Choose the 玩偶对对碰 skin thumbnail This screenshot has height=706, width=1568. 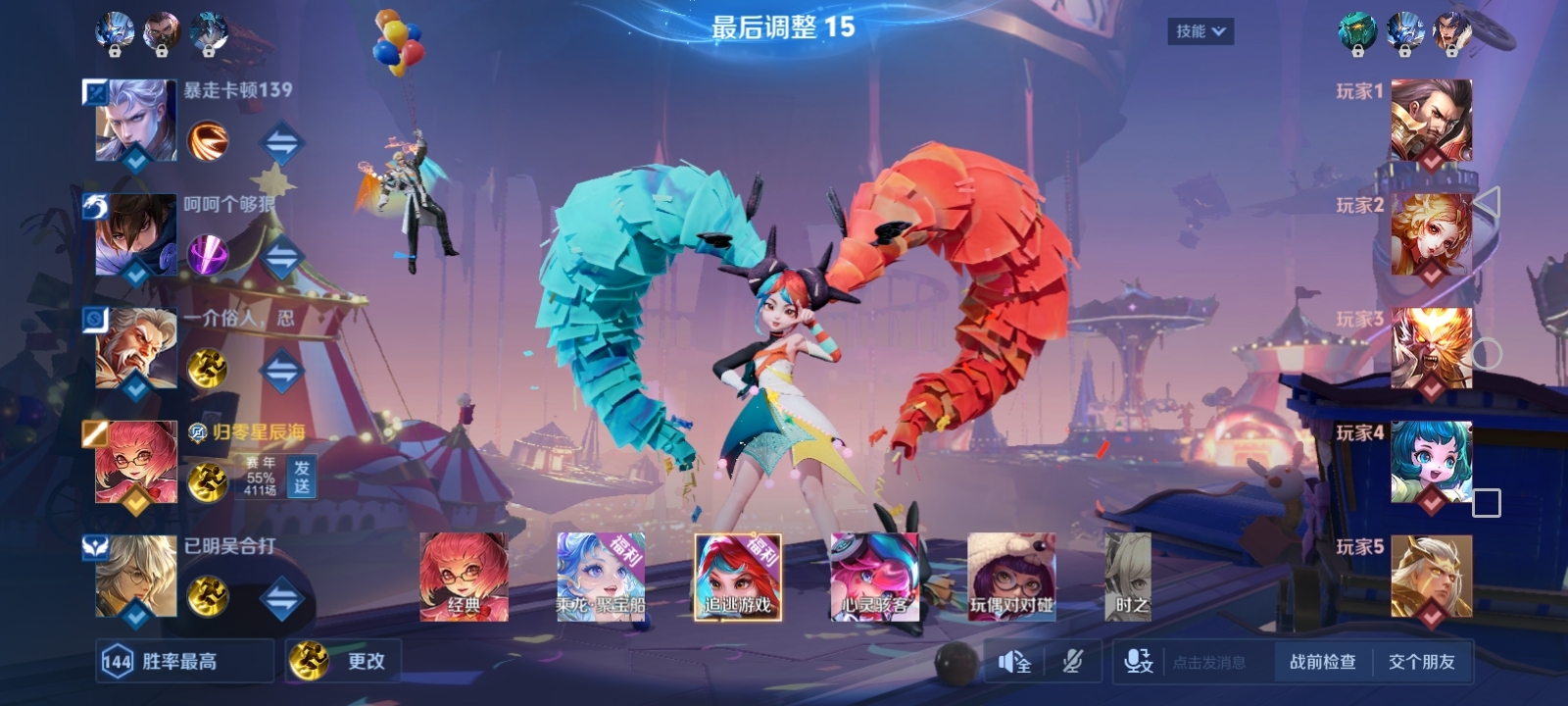[1011, 578]
